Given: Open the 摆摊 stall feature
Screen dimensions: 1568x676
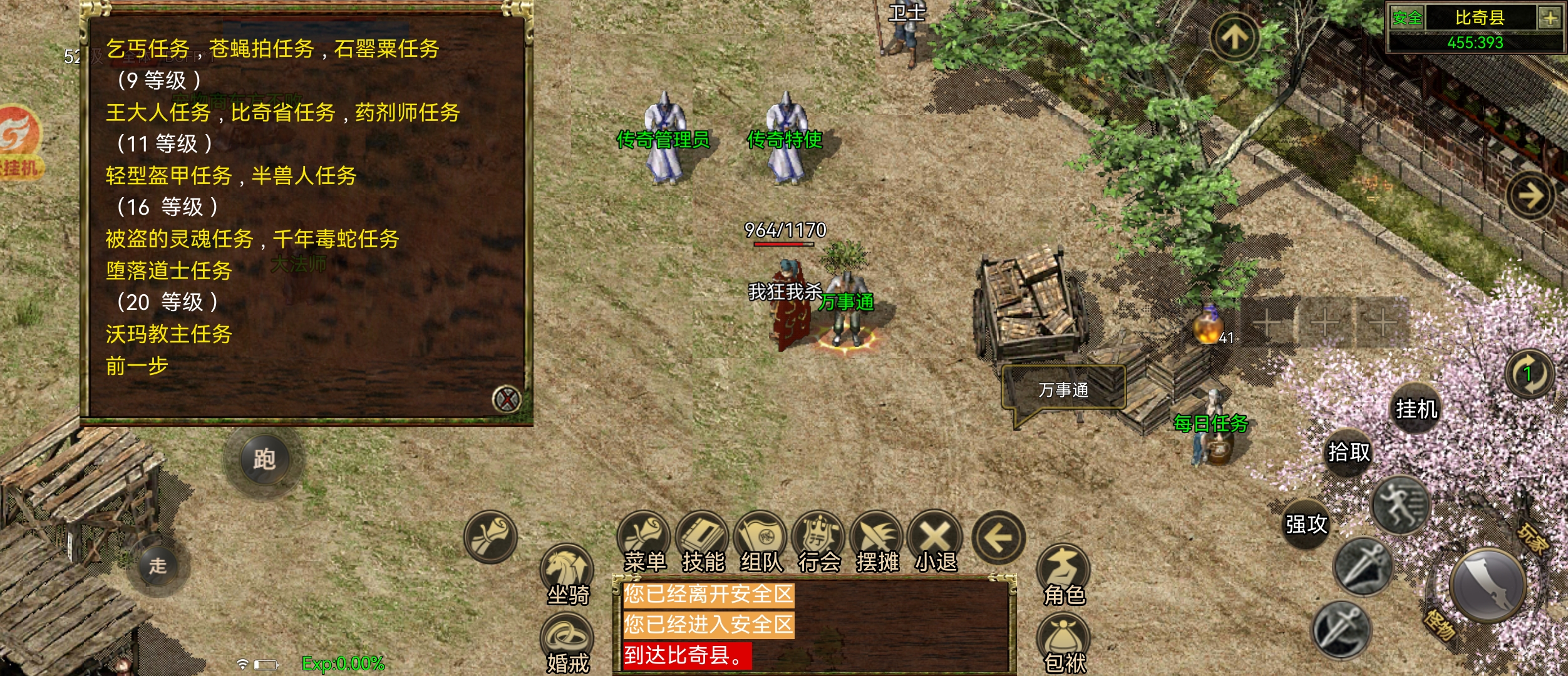Looking at the screenshot, I should (877, 543).
